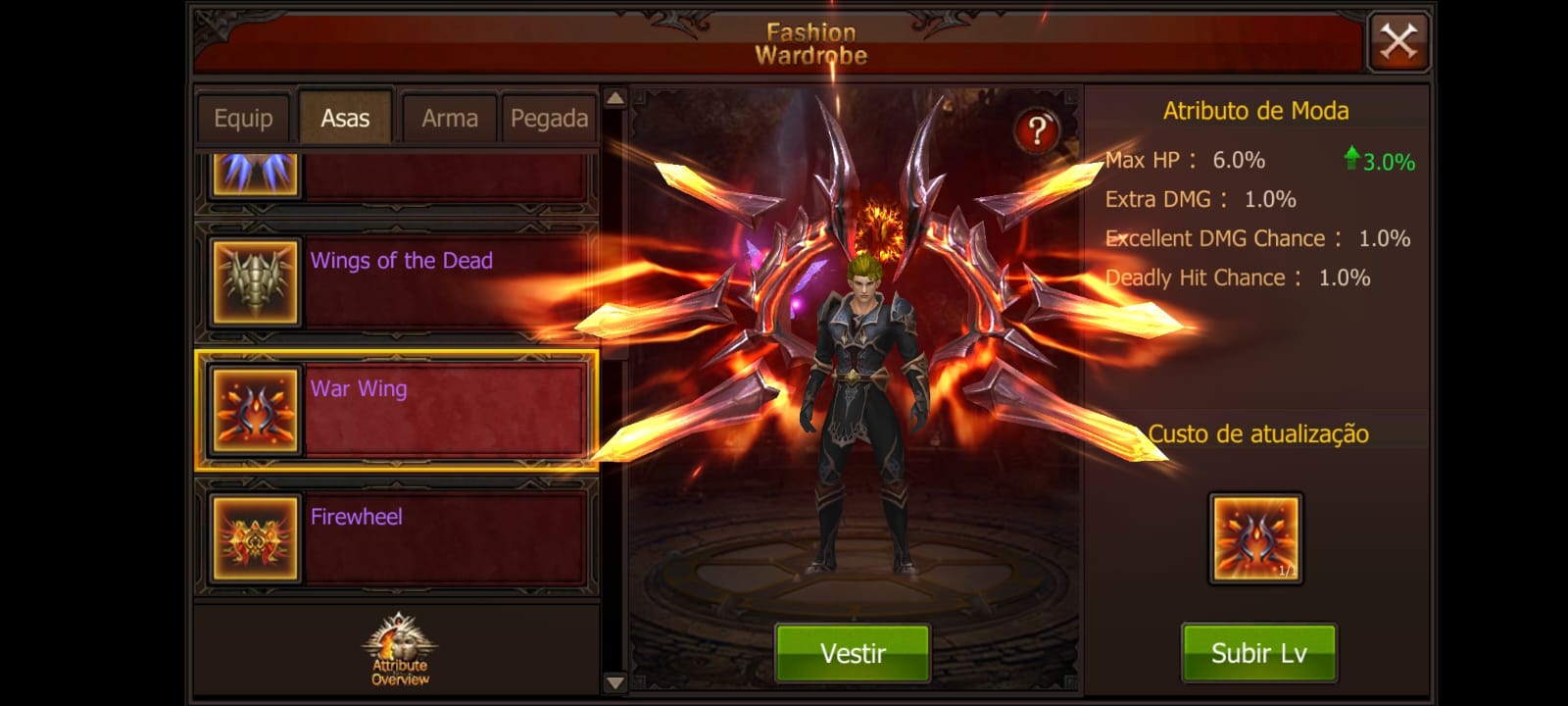The height and width of the screenshot is (706, 1568).
Task: Expand the wing list using the scrollbar track
Action: click(615, 392)
